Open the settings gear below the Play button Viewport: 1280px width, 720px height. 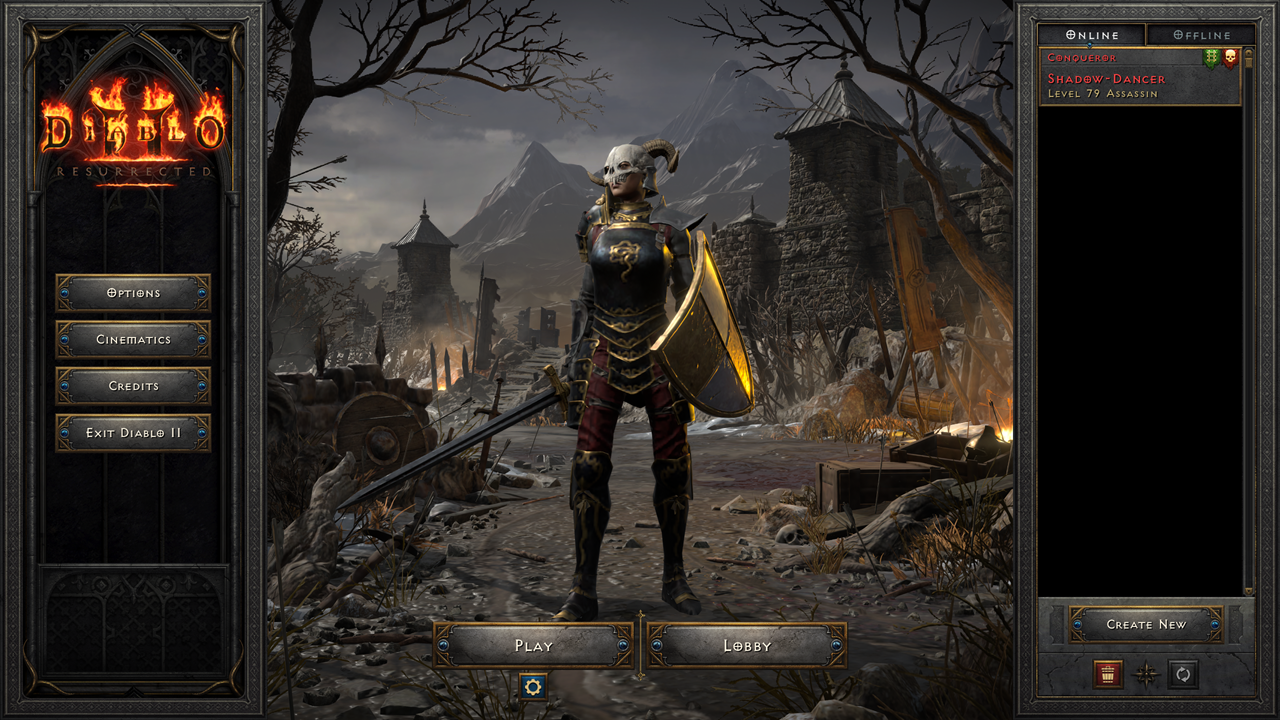pyautogui.click(x=535, y=688)
